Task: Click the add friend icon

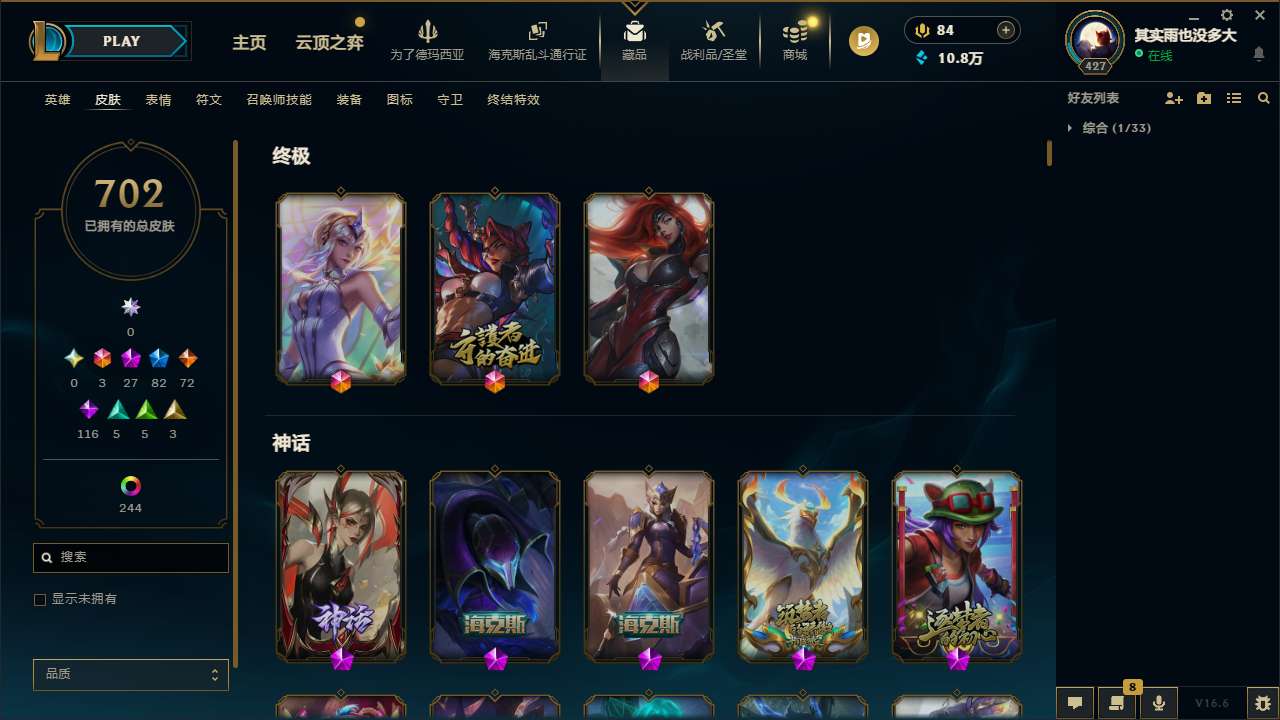Action: (x=1176, y=98)
